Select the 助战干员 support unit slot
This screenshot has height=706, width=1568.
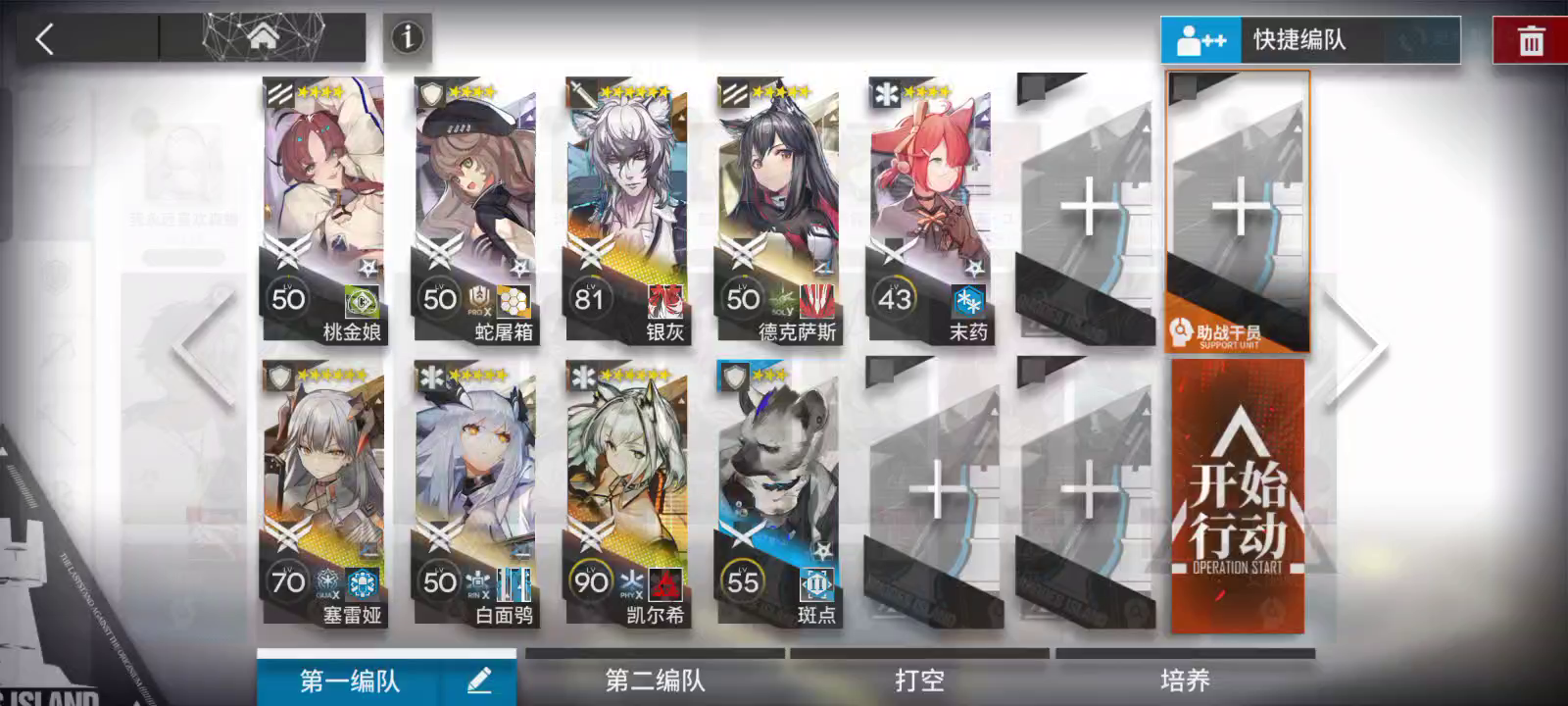coord(1237,211)
